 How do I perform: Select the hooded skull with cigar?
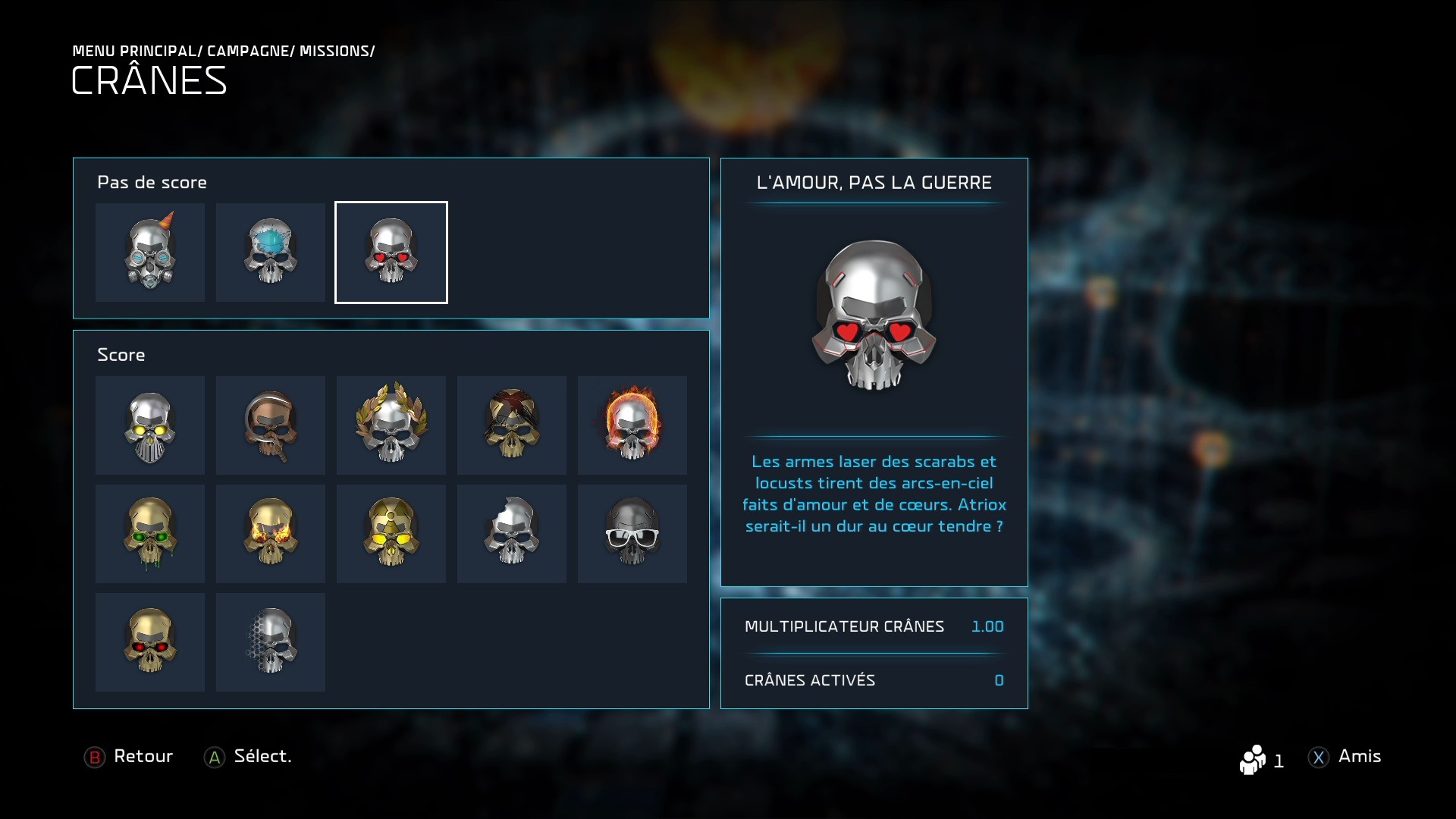click(271, 425)
